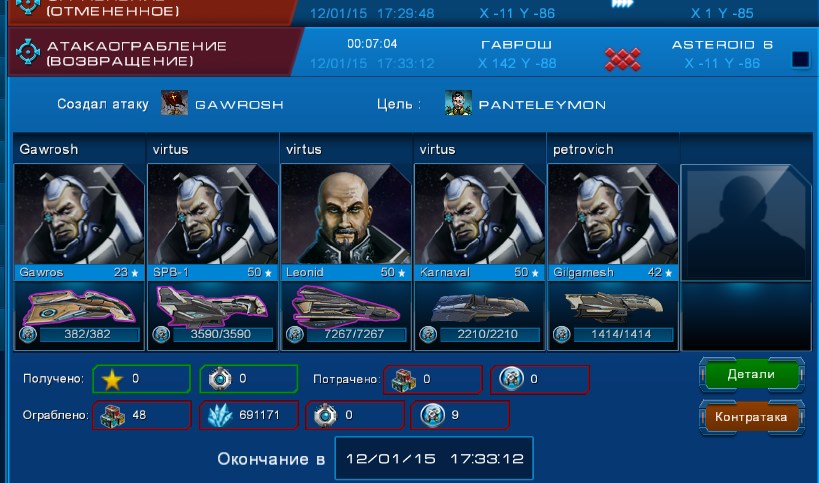Select the Gawros commander portrait
This screenshot has height=483, width=819.
(x=80, y=214)
